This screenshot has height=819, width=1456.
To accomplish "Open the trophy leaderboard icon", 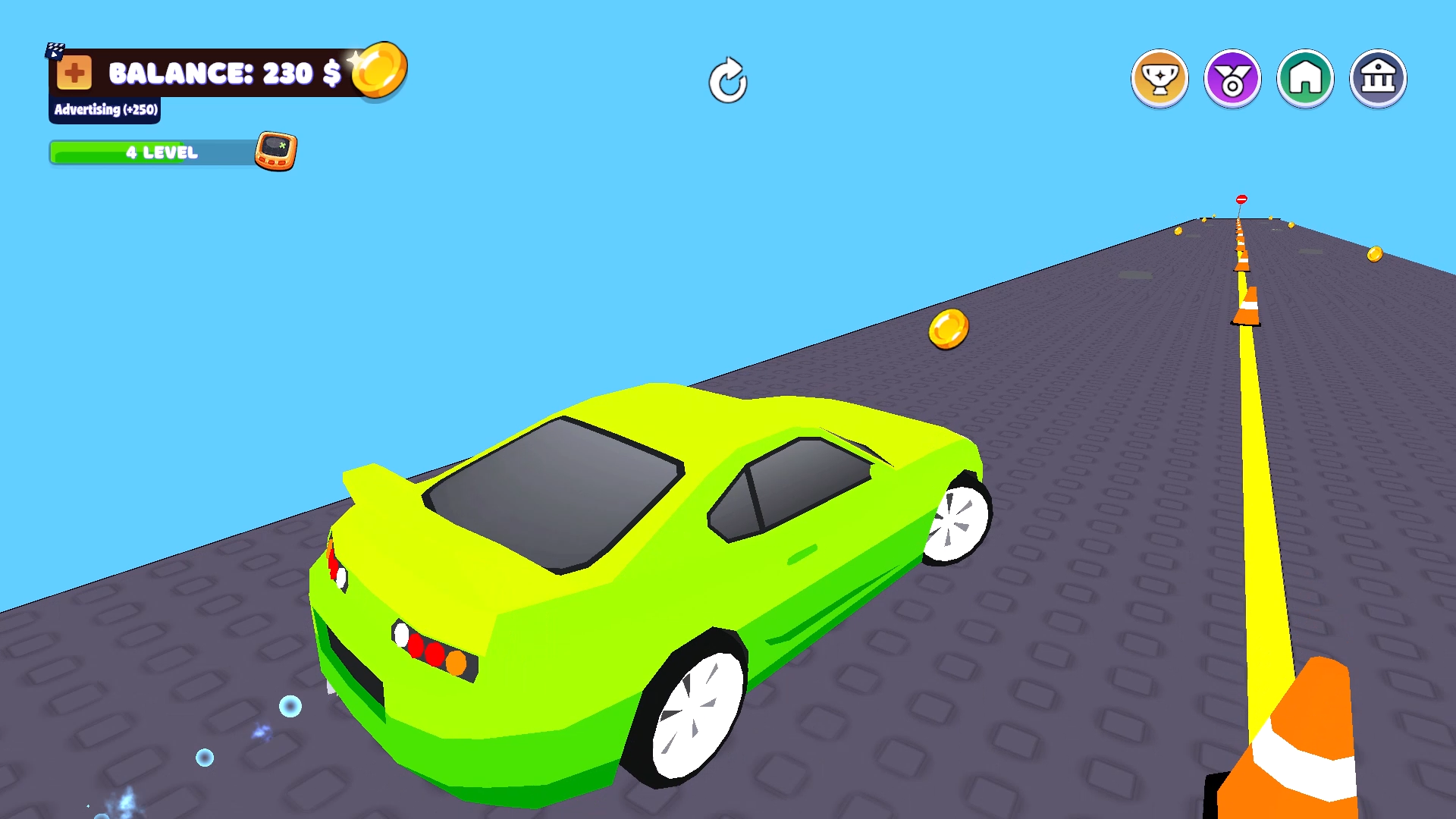I will point(1159,77).
